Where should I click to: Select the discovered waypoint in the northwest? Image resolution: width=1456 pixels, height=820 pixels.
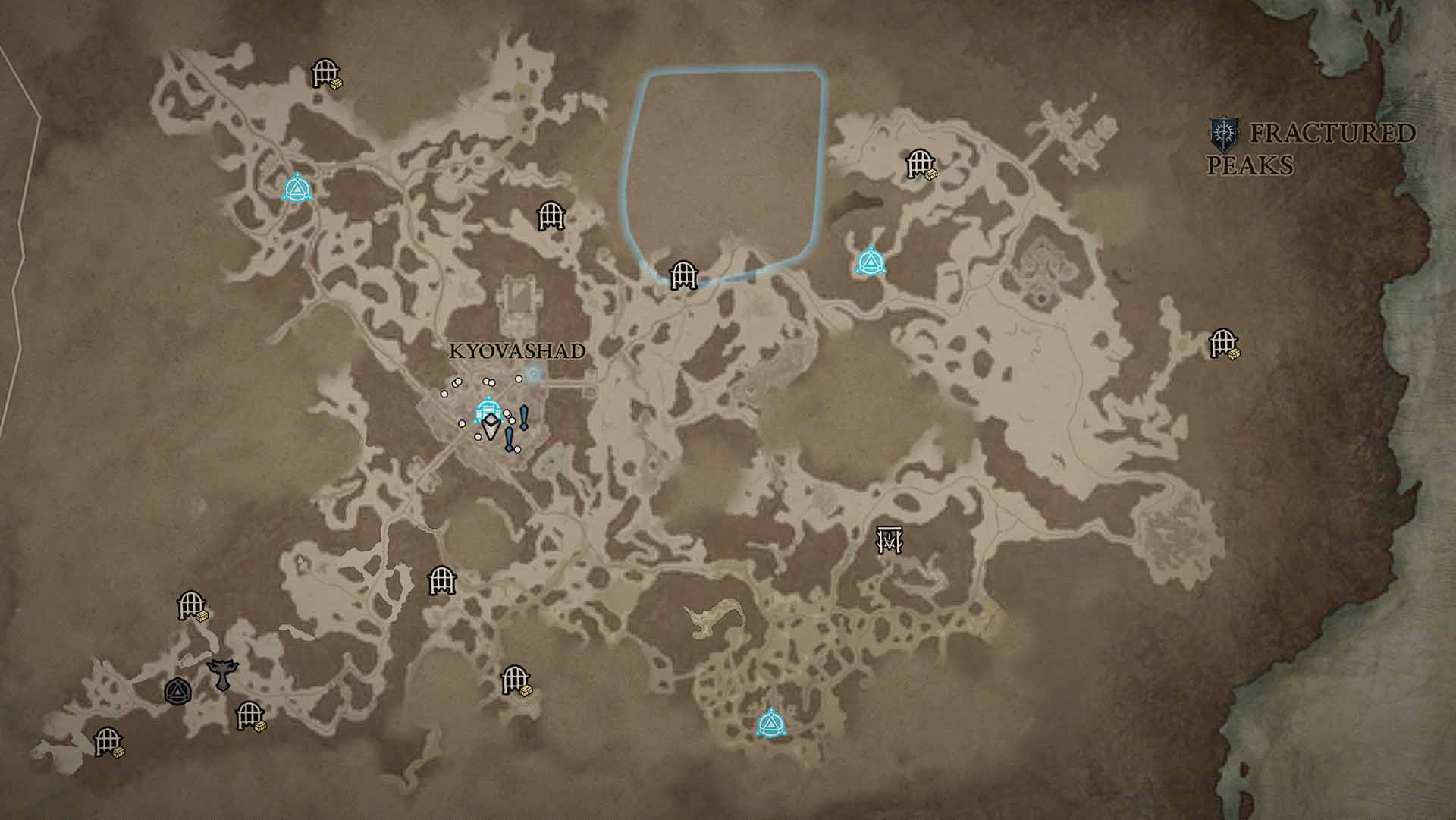click(297, 189)
